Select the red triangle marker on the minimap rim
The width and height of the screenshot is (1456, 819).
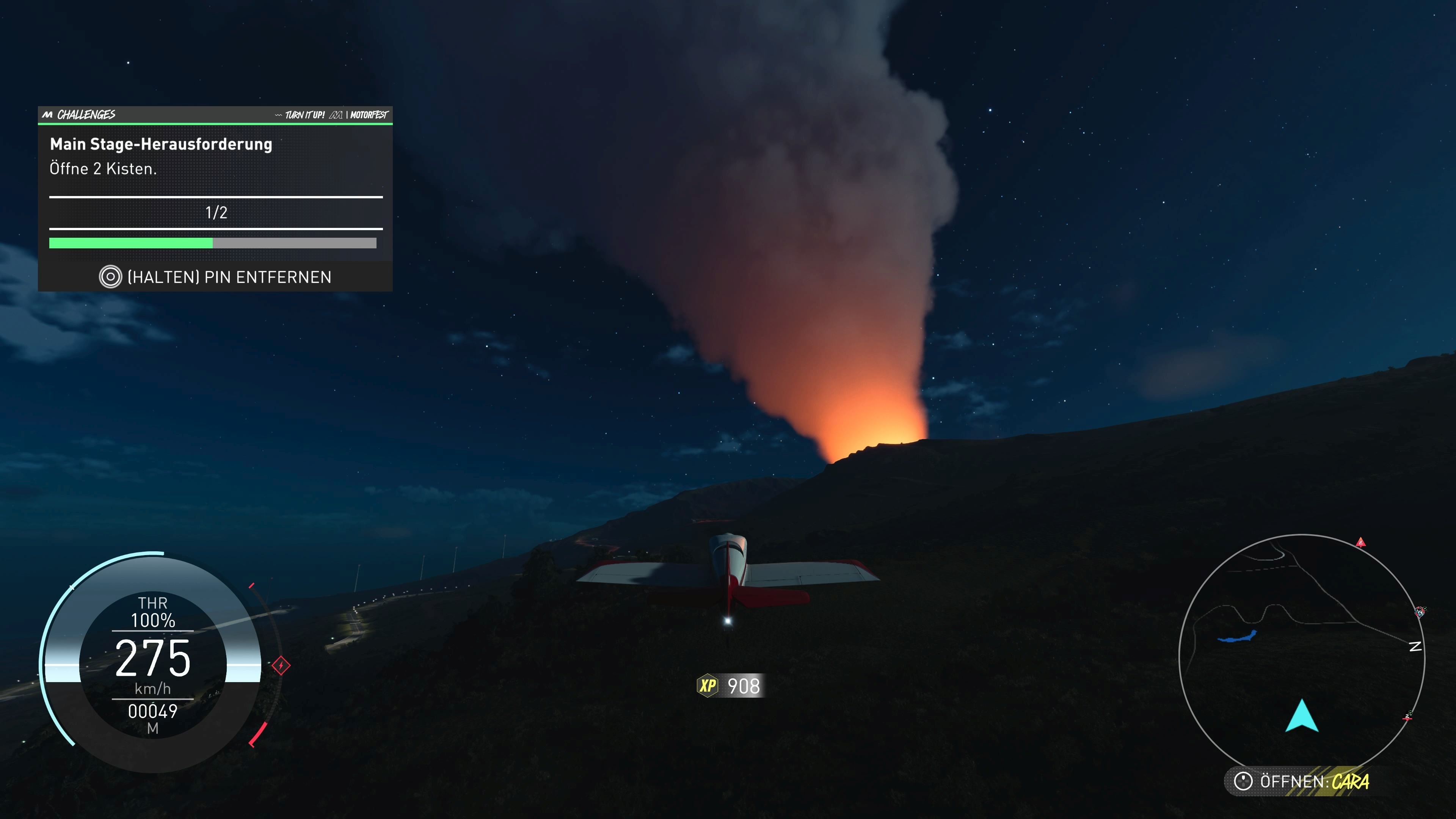1360,543
